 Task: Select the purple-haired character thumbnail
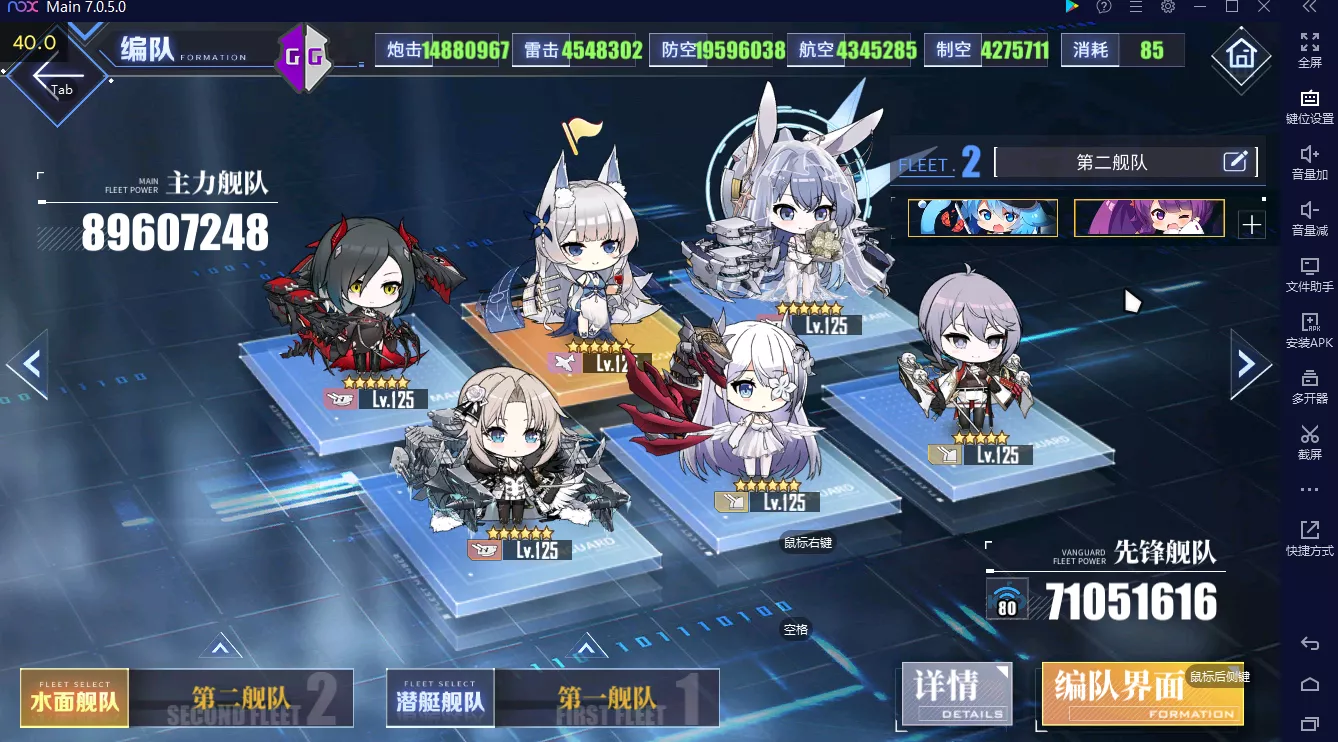1148,218
